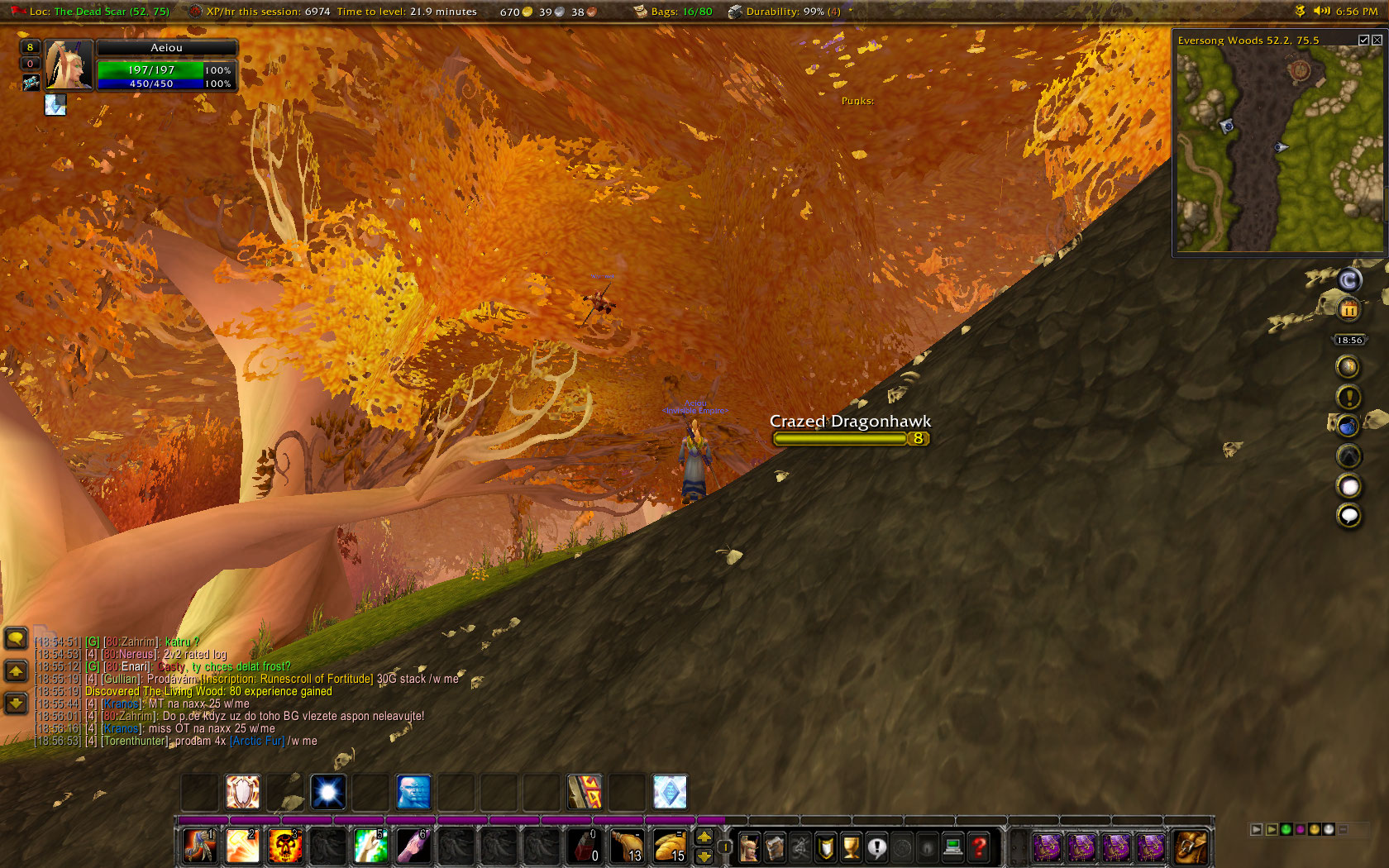Open the quest log shield button
This screenshot has height=868, width=1389.
pos(826,847)
